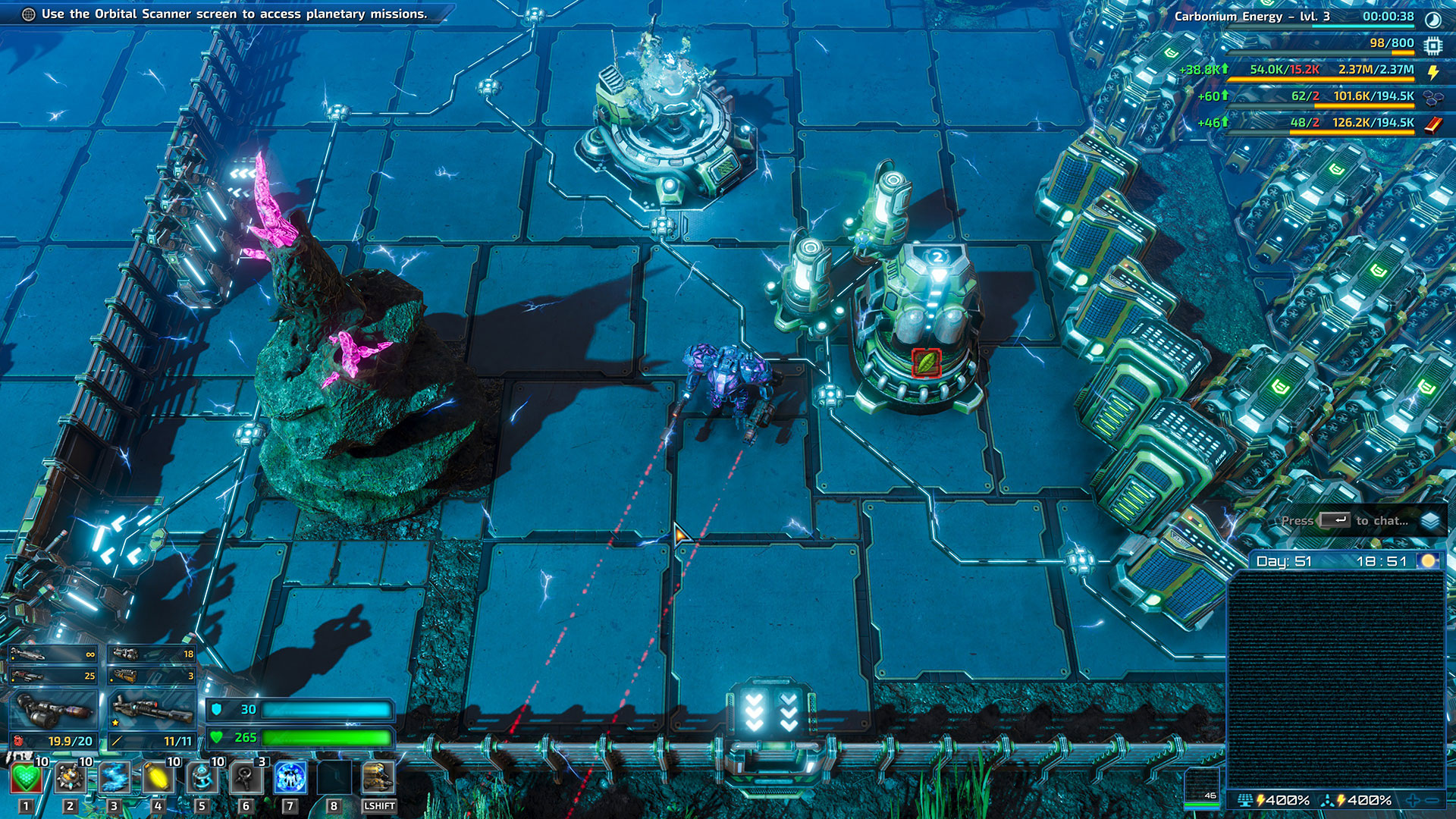The width and height of the screenshot is (1456, 819).
Task: Select the scoped rifle right-hand weapon
Action: point(152,710)
